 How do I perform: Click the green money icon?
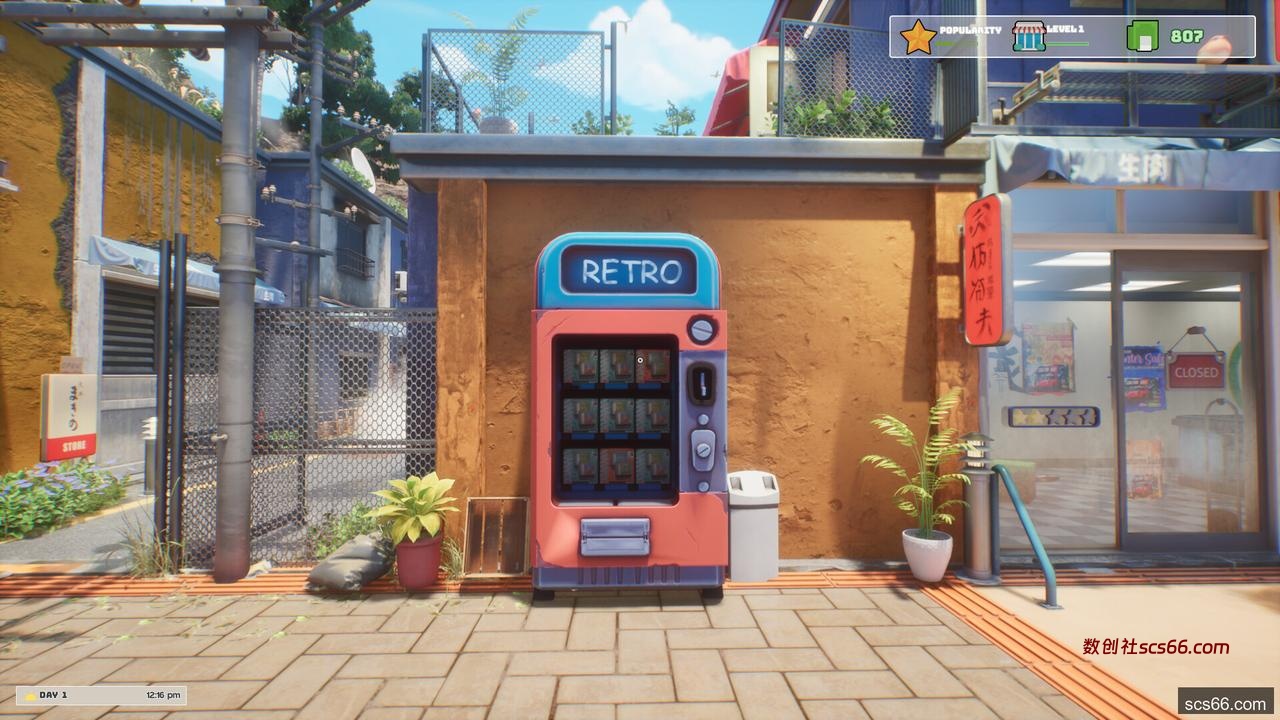1142,37
